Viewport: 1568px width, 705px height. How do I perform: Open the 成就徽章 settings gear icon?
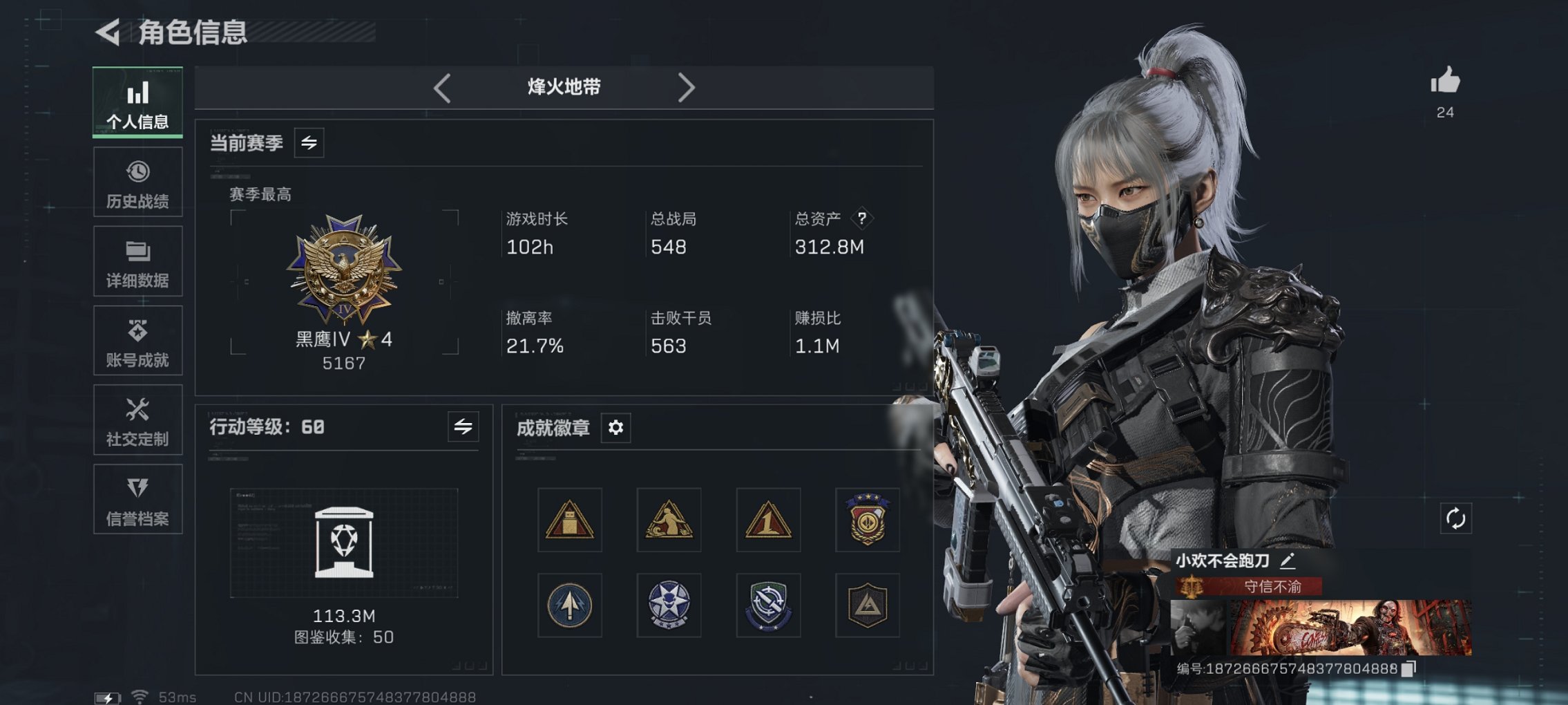[x=615, y=428]
